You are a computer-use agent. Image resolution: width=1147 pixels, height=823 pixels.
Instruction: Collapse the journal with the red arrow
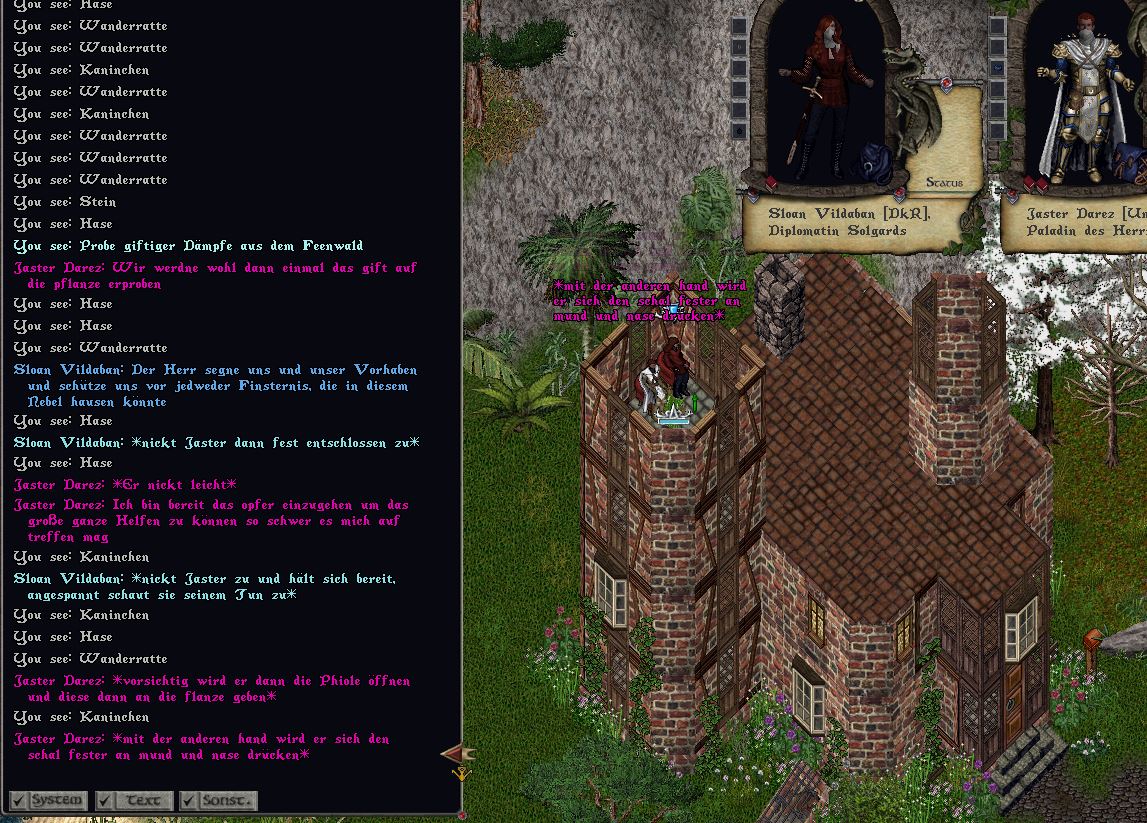pos(457,754)
